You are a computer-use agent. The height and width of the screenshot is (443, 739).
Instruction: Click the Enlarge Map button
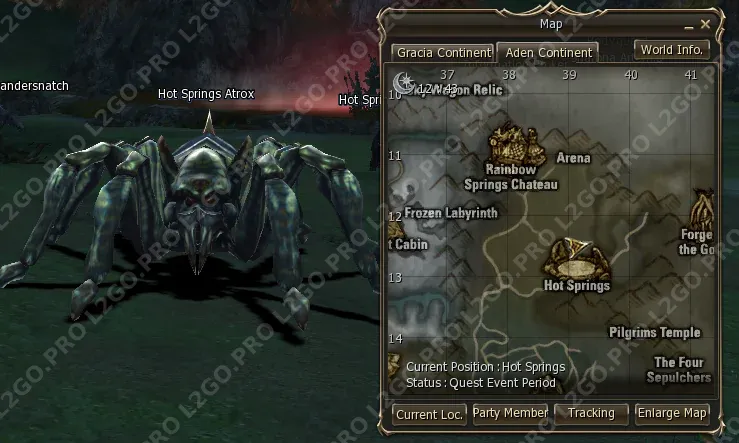click(672, 413)
